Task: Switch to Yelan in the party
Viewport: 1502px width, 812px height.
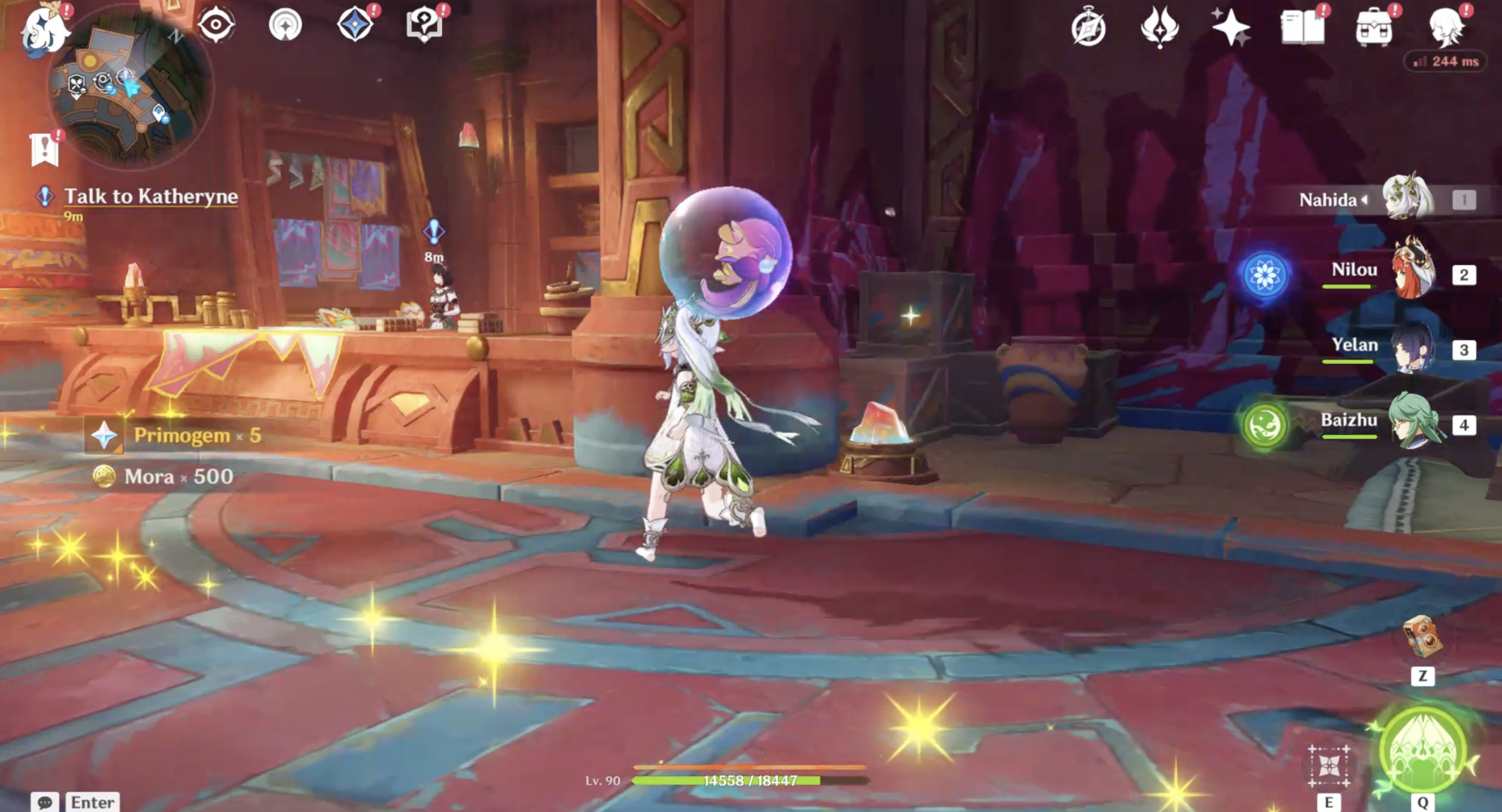Action: click(1412, 347)
